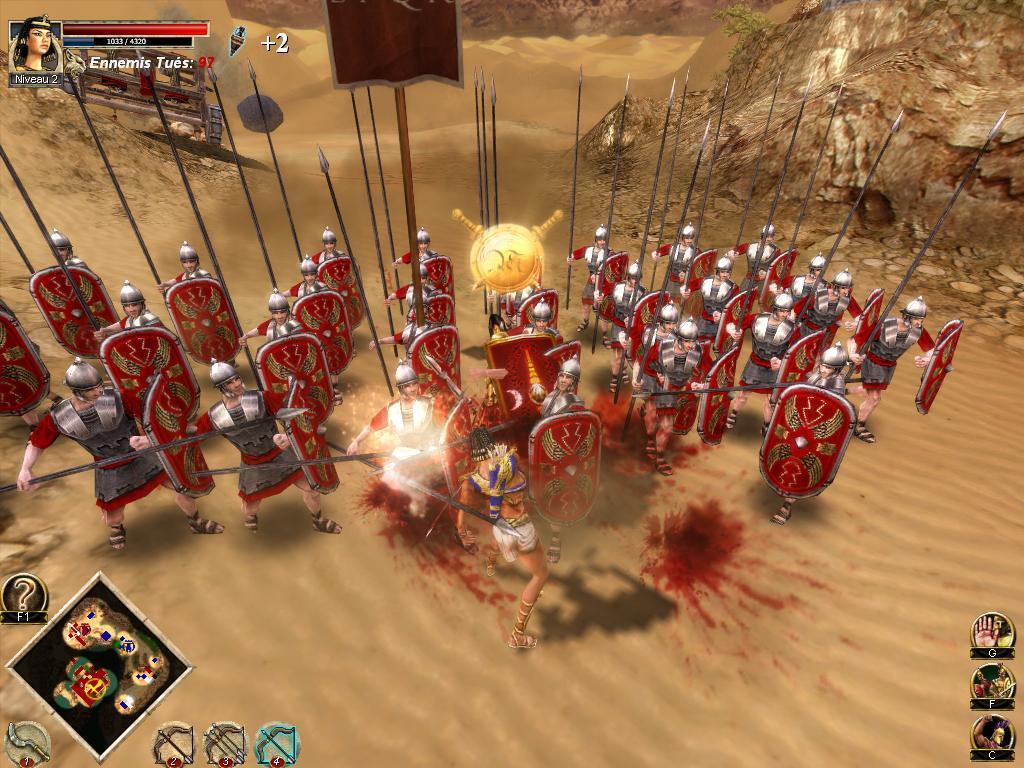
Task: Trigger the fighting soldiers command icon
Action: 992,683
